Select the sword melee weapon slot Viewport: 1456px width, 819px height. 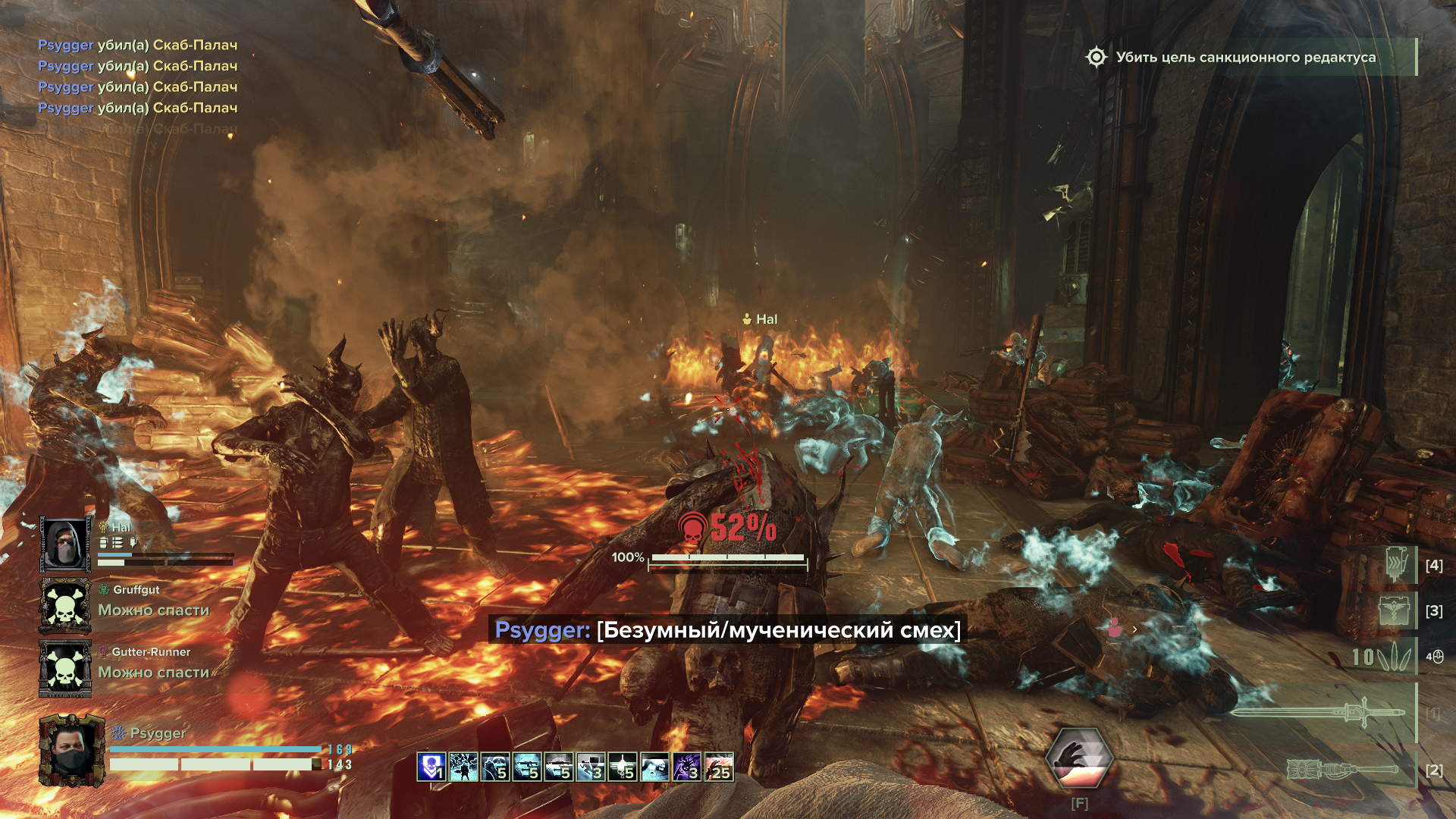[x=1319, y=713]
